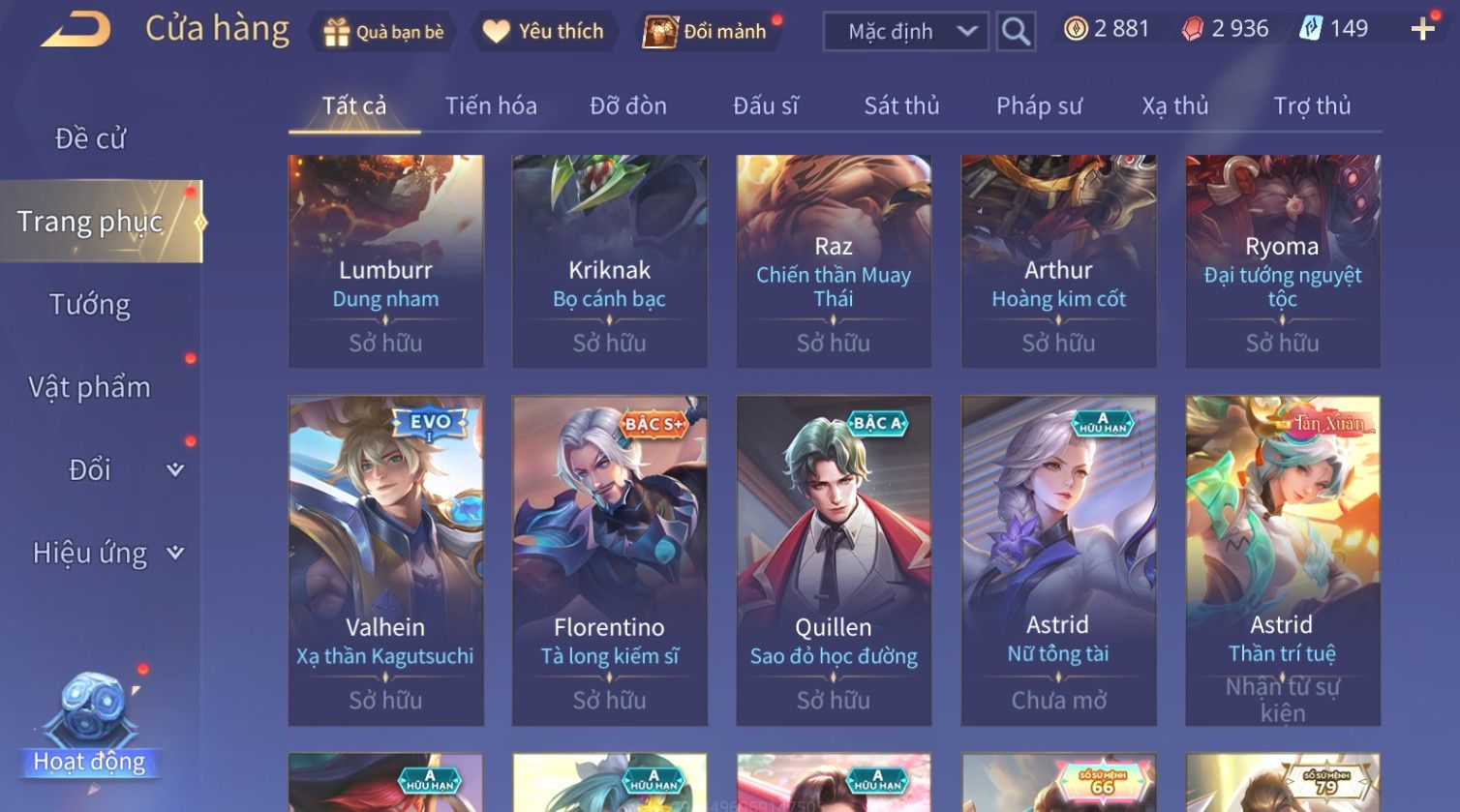Go back using the arrow button
Screen dimensions: 1460x812
click(76, 30)
